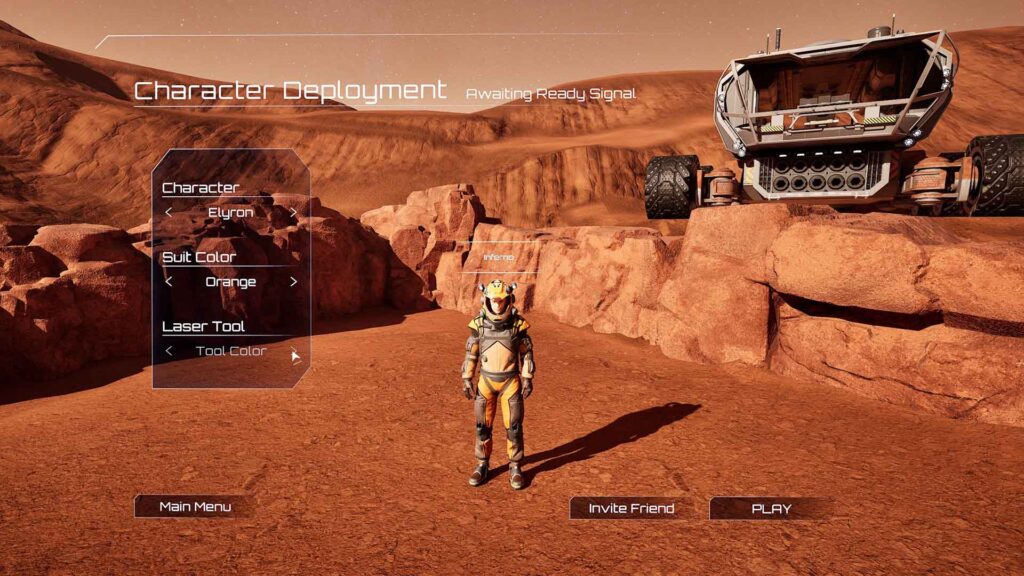This screenshot has width=1024, height=576.
Task: Cycle to the next suit color after Orange
Action: point(293,282)
